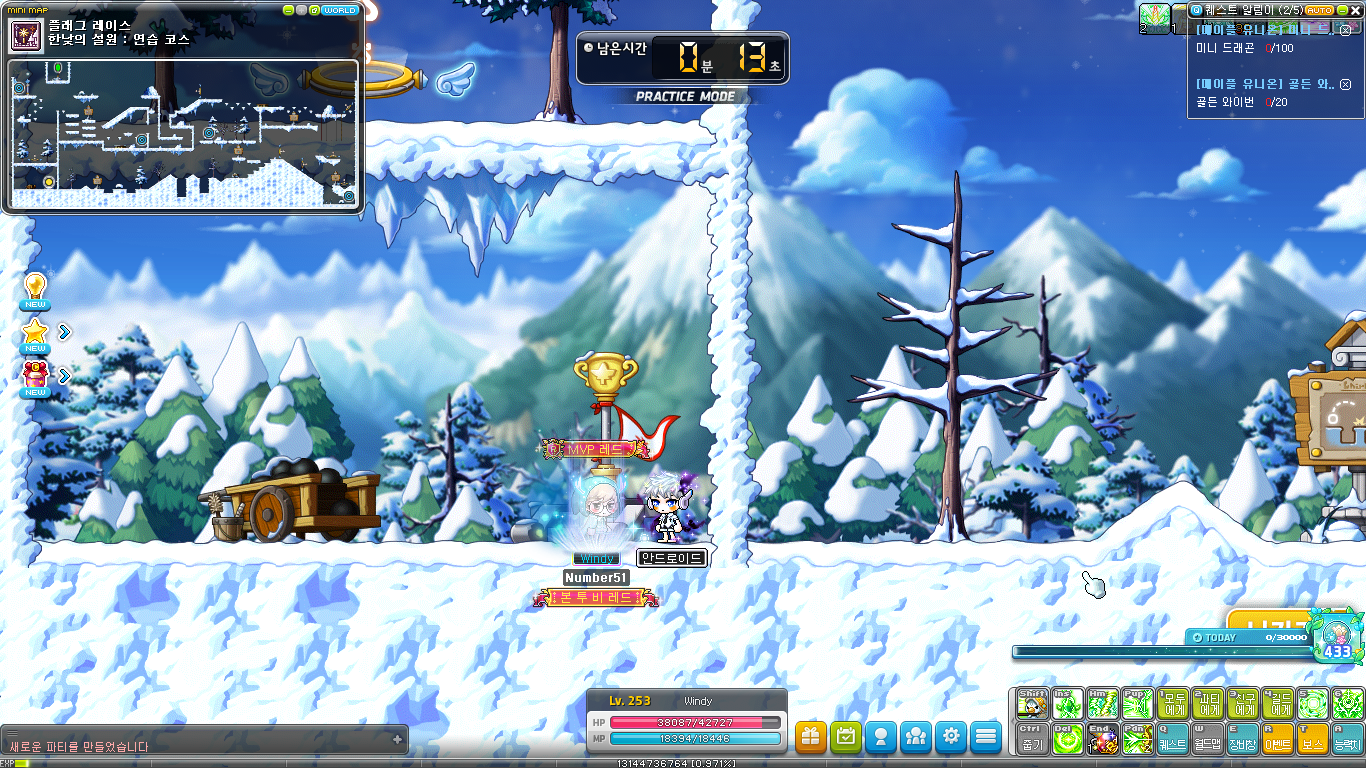1366x768 pixels.
Task: Open the hamburger menu beside the settings gear
Action: click(x=985, y=737)
